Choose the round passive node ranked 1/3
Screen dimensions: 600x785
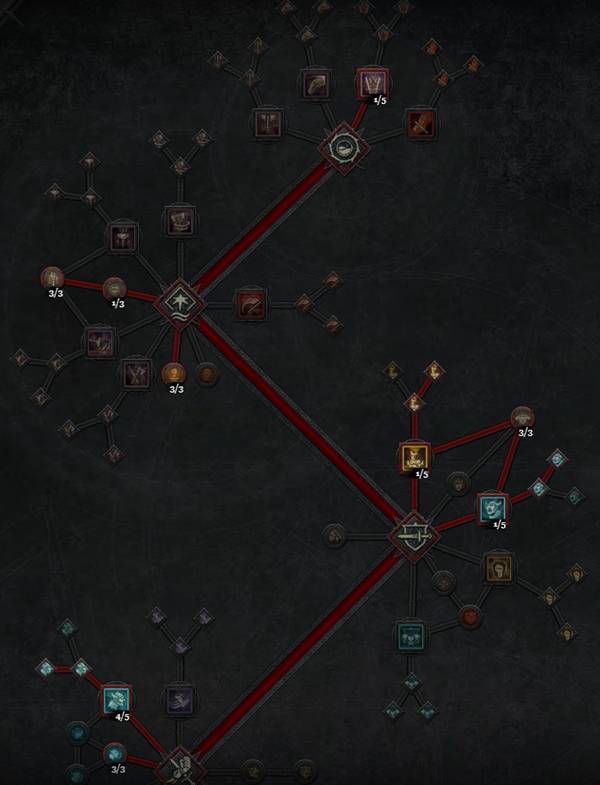pos(115,289)
